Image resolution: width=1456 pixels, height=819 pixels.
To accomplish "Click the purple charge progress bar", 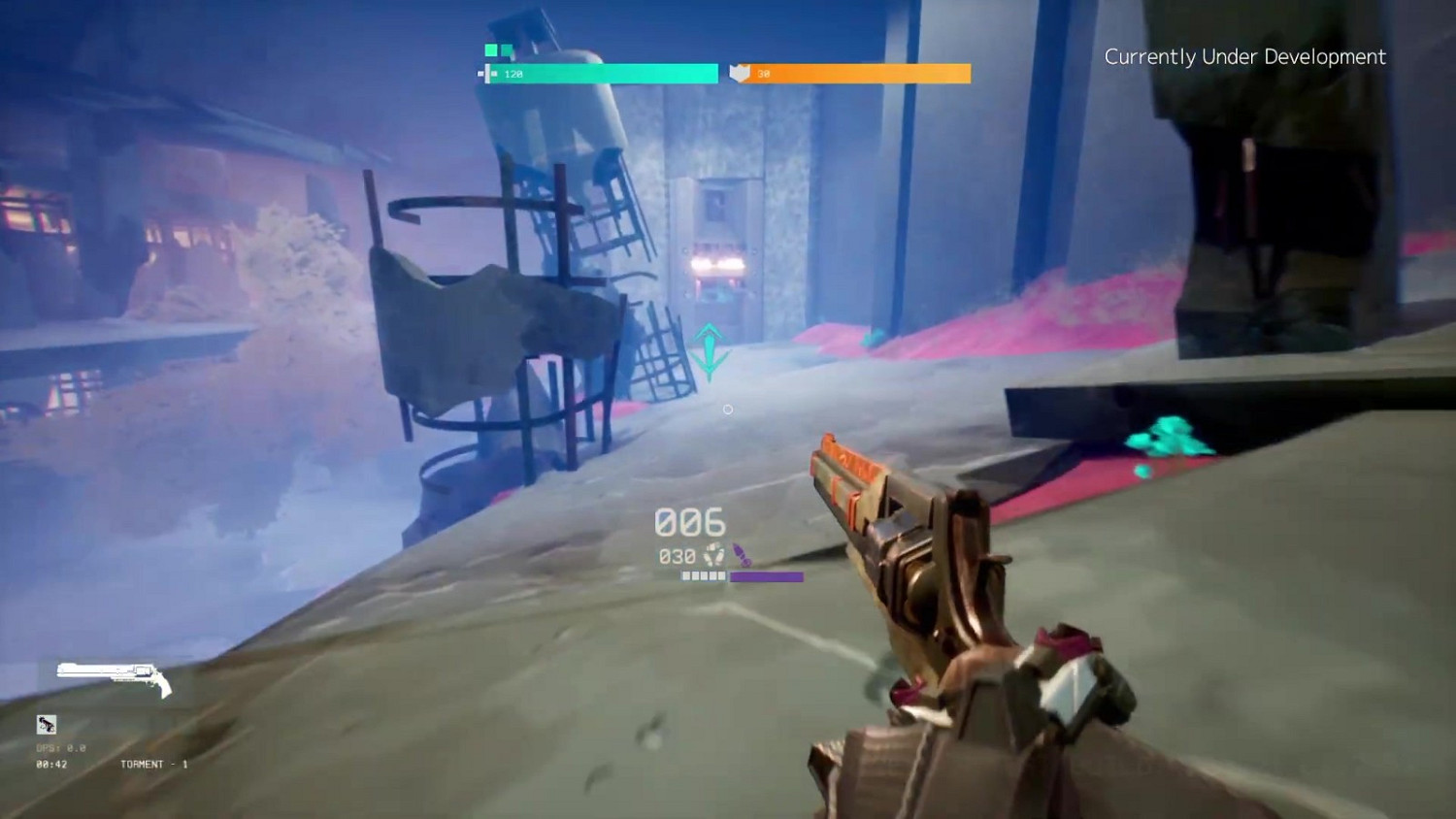I will (x=766, y=575).
